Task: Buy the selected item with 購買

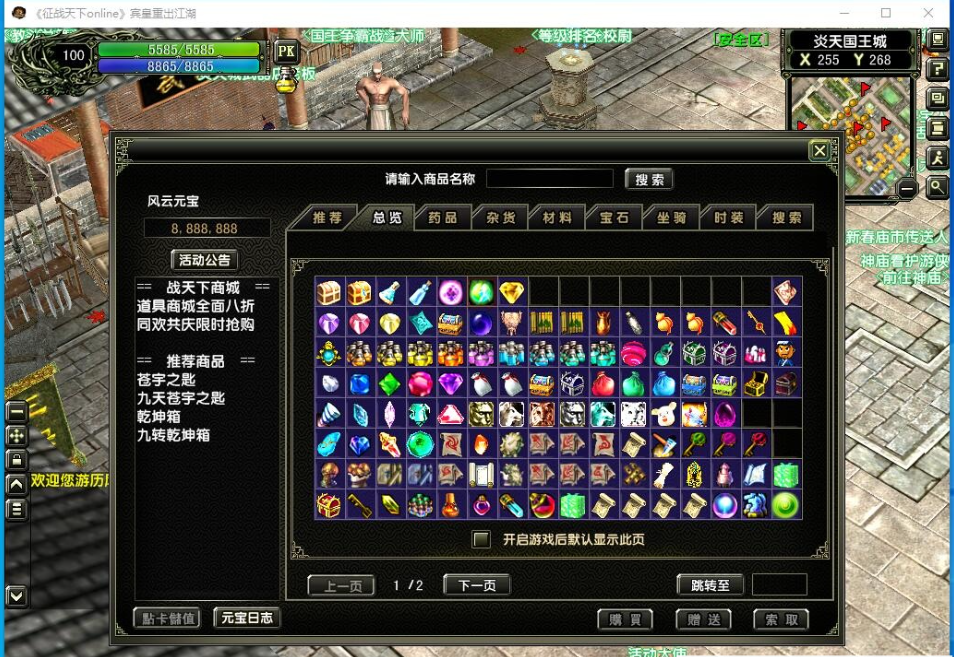Action: (x=625, y=620)
